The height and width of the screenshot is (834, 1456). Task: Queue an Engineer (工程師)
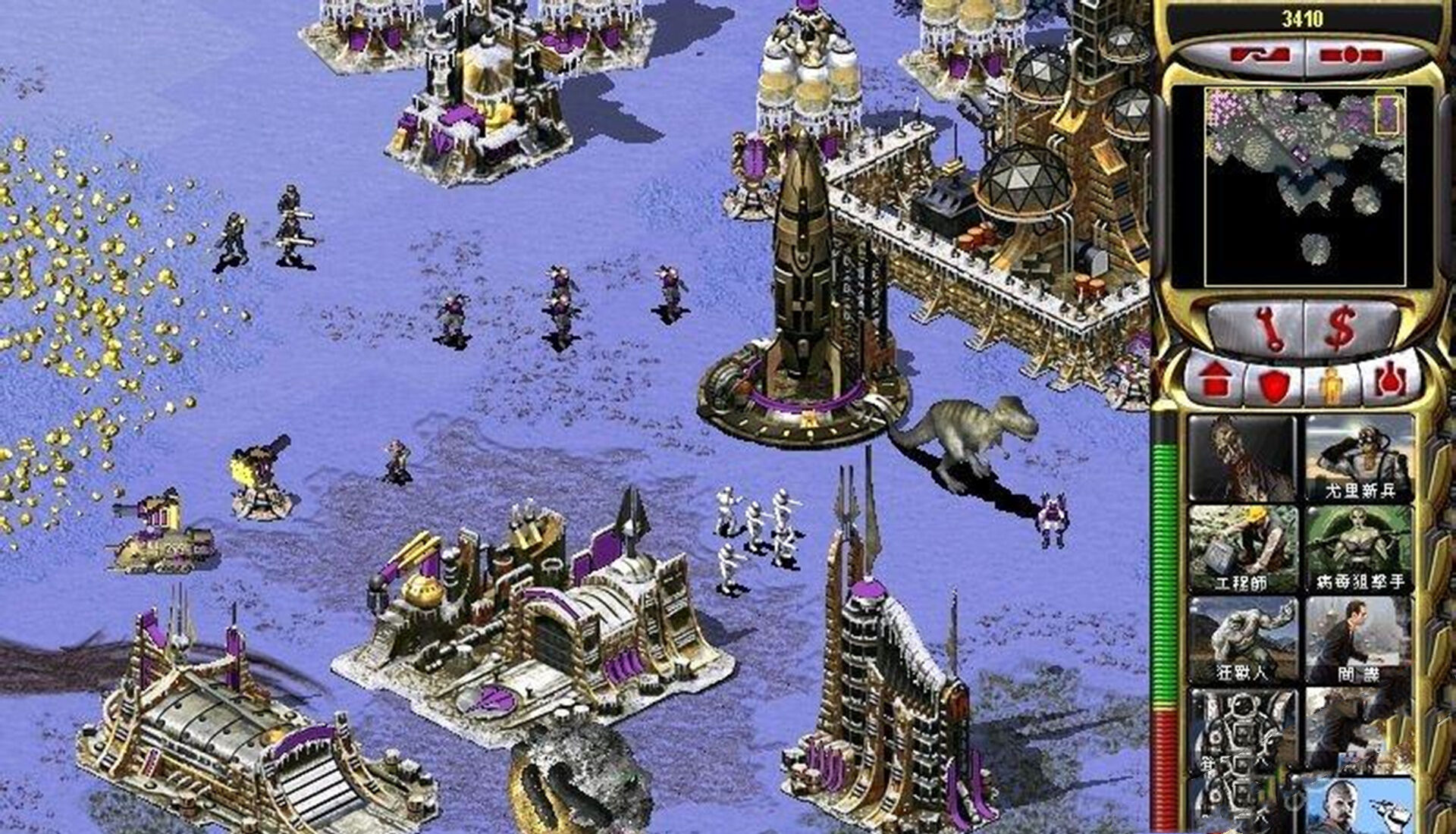(1241, 550)
